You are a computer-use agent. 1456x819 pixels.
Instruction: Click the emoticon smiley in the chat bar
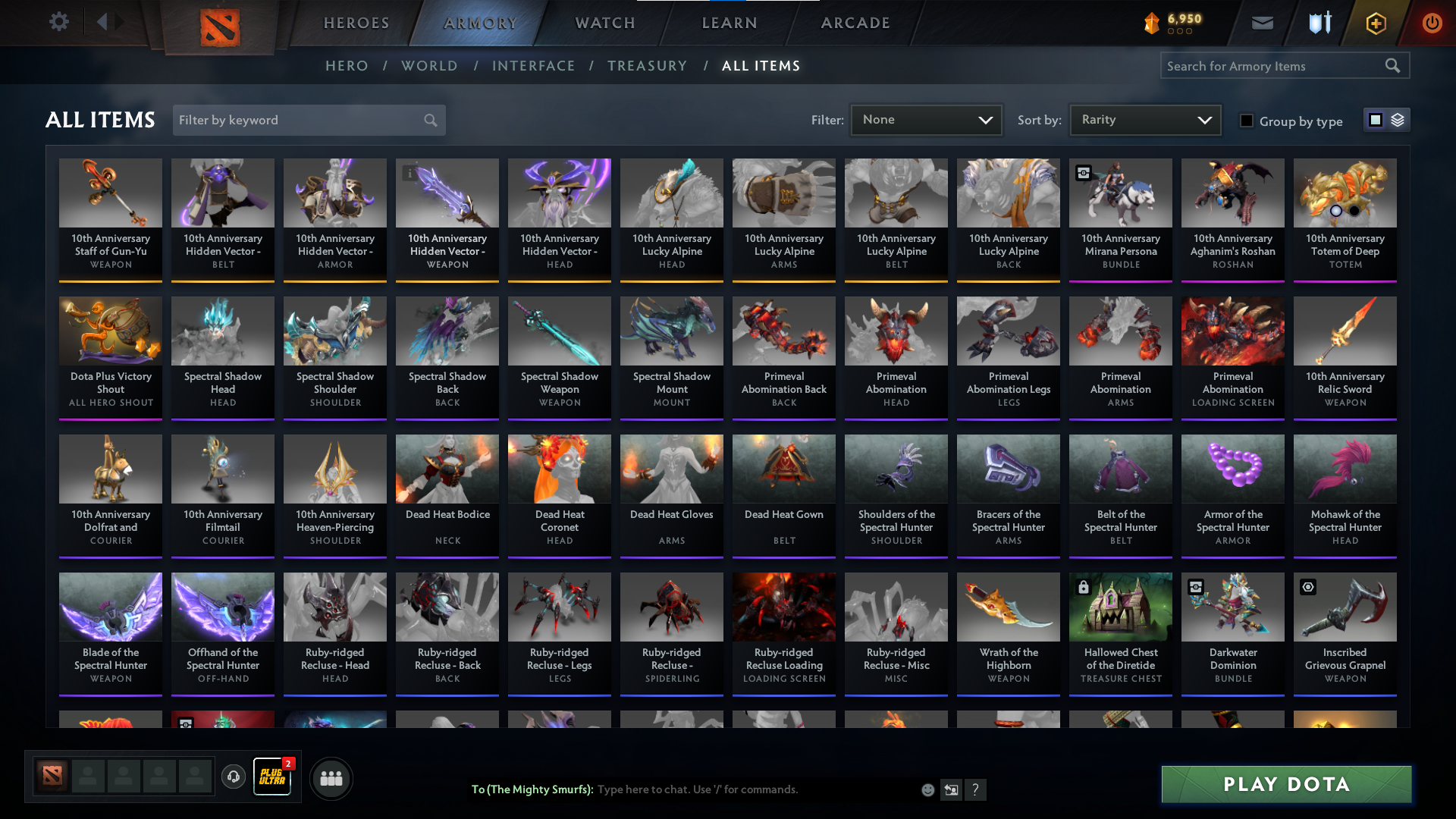point(927,789)
